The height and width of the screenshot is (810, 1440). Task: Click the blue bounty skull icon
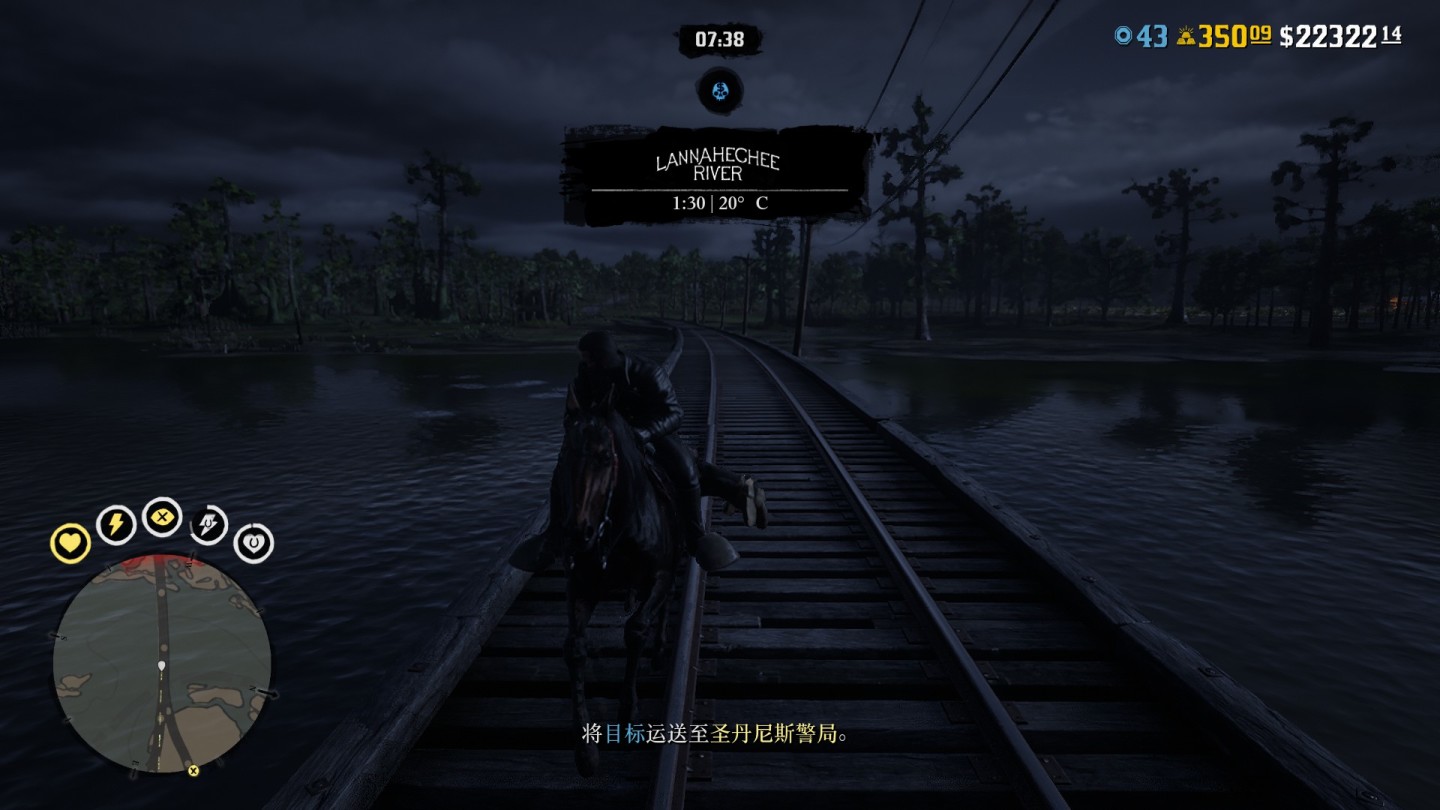point(719,92)
